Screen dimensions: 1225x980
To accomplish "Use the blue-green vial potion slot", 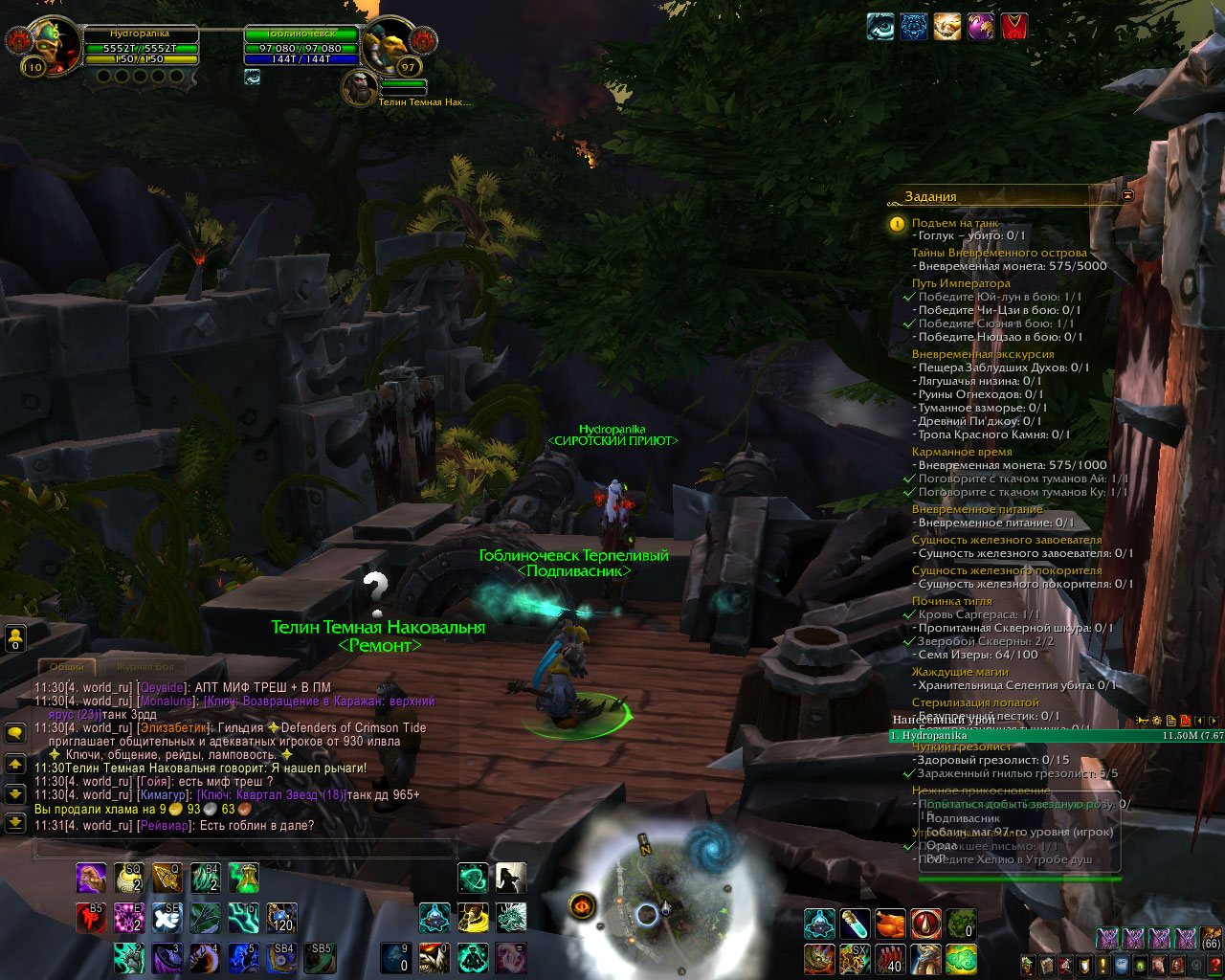I will (855, 924).
